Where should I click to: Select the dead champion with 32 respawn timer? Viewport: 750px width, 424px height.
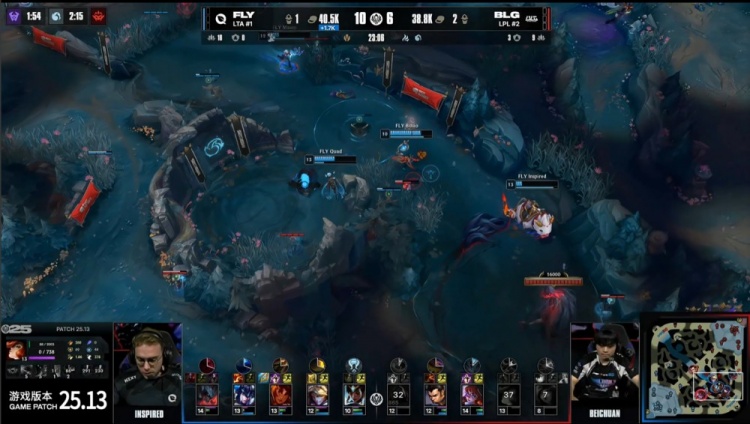(x=399, y=395)
